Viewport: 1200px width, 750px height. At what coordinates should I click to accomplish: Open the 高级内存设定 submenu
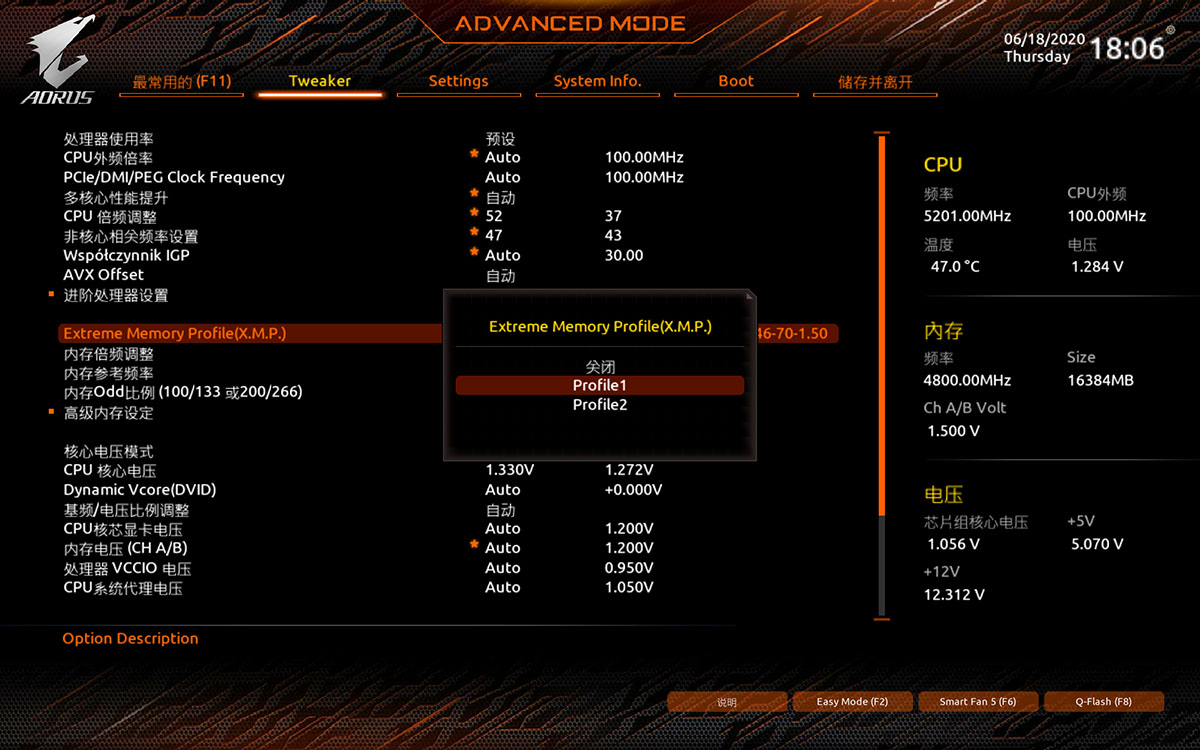[x=109, y=412]
